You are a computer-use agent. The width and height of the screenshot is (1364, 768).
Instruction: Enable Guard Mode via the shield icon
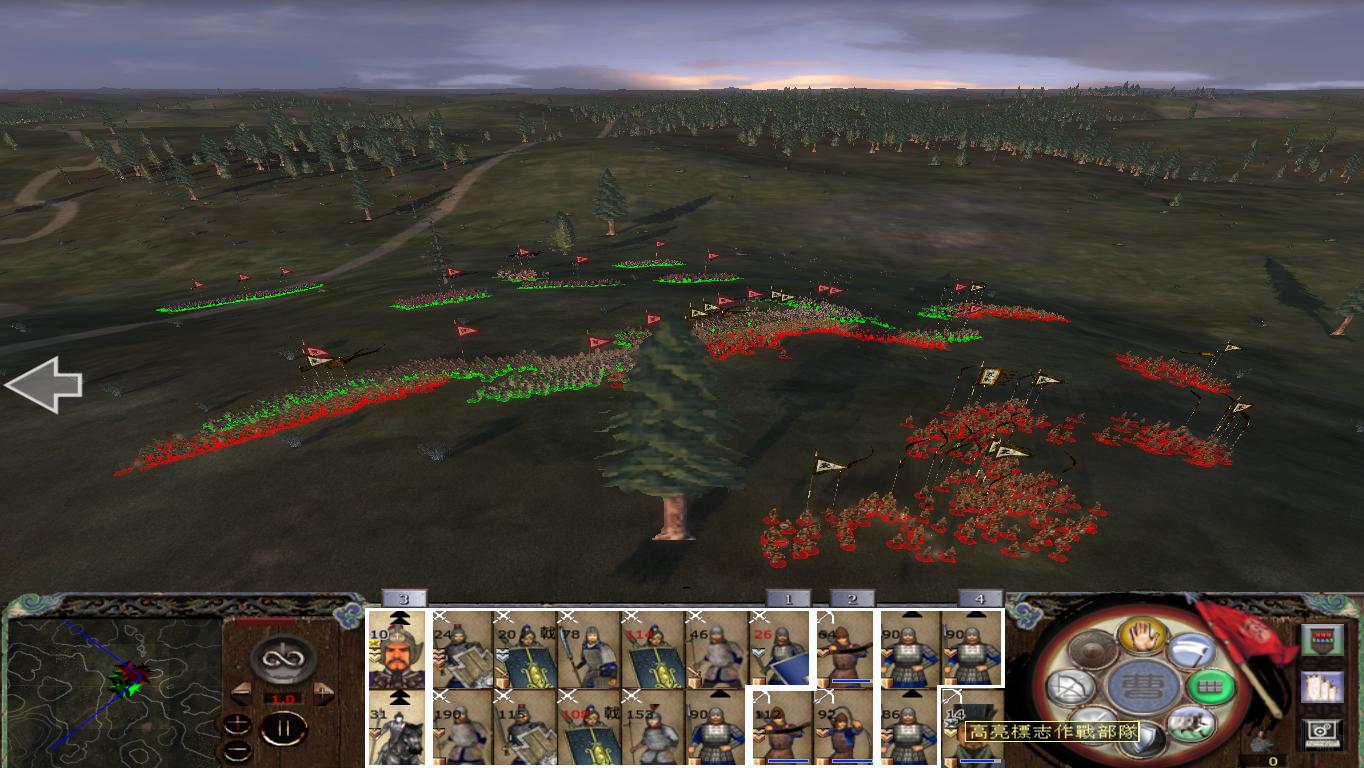coord(1143,738)
